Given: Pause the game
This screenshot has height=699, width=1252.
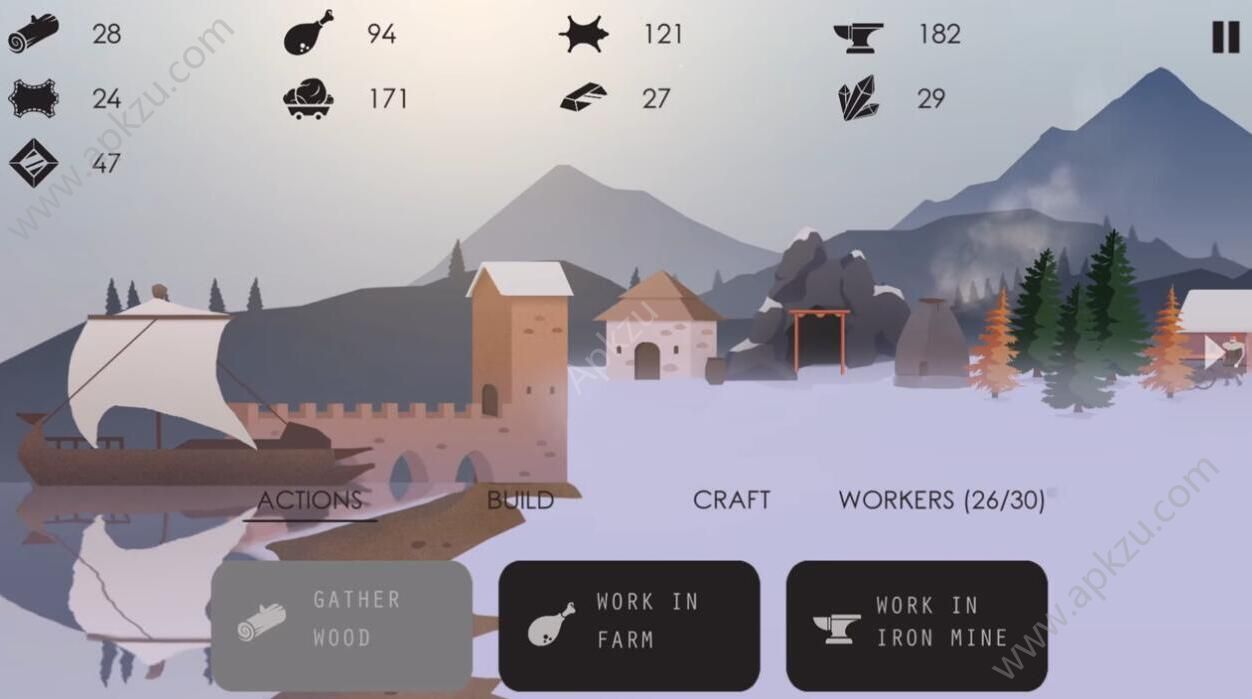Looking at the screenshot, I should click(1225, 37).
